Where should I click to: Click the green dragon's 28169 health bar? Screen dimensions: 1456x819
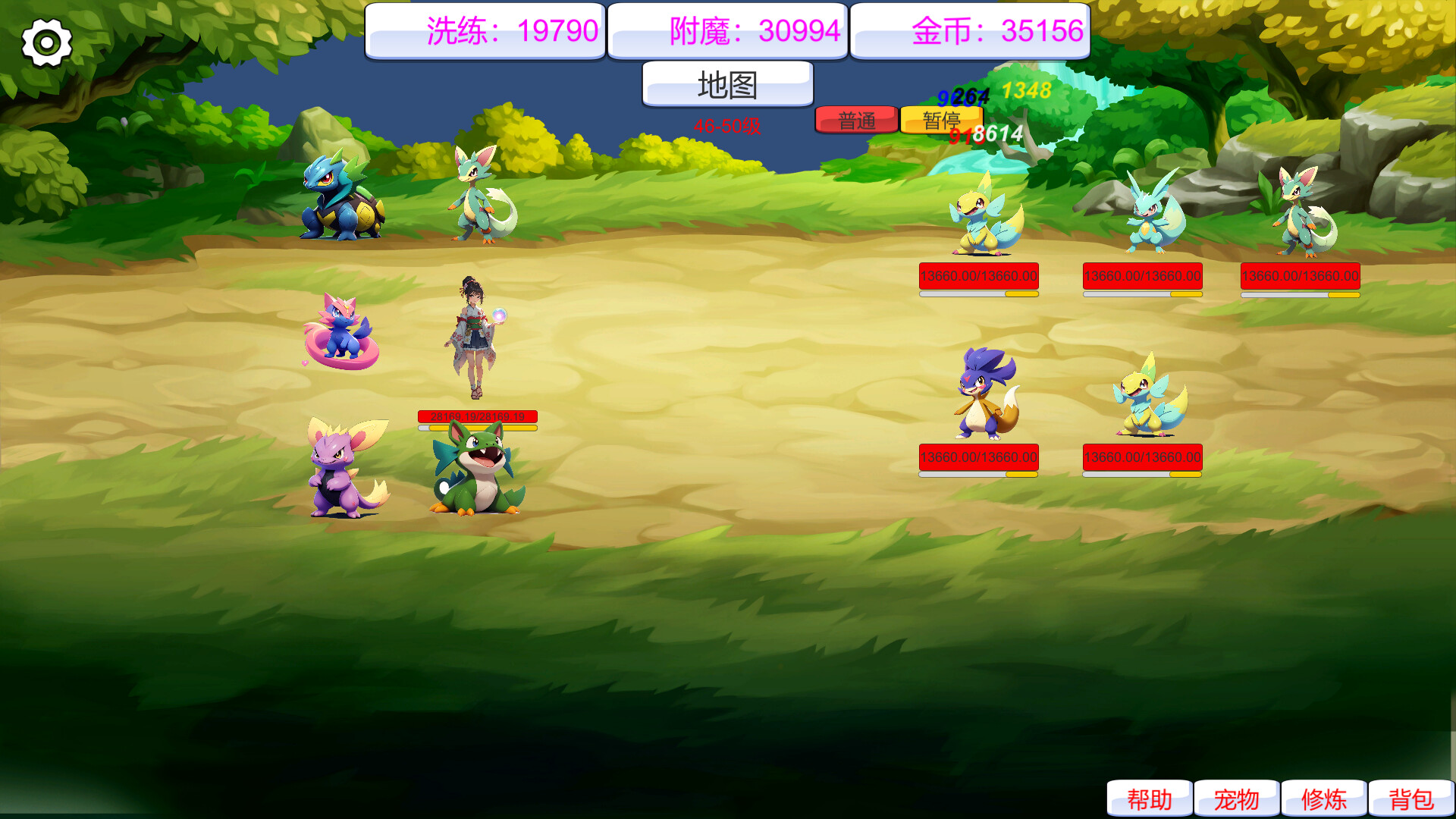pos(477,416)
